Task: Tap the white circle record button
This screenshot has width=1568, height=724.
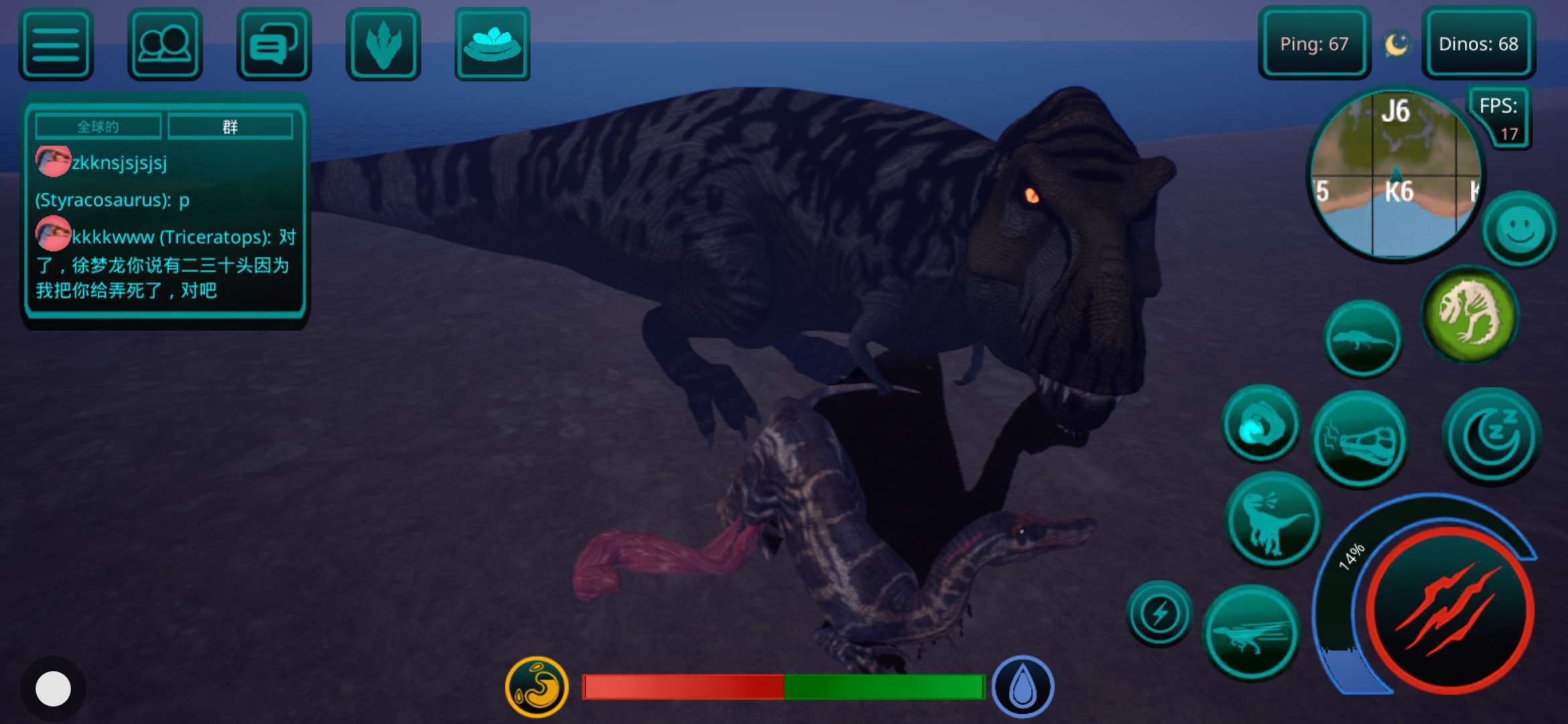Action: (x=53, y=688)
